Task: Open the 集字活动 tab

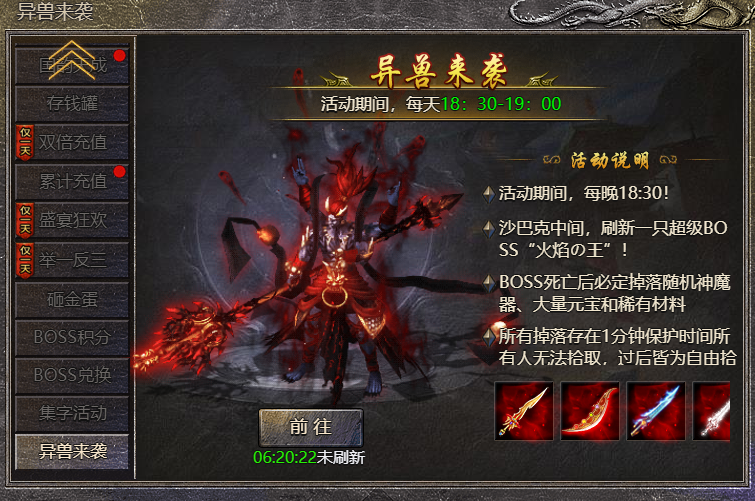Action: (72, 412)
